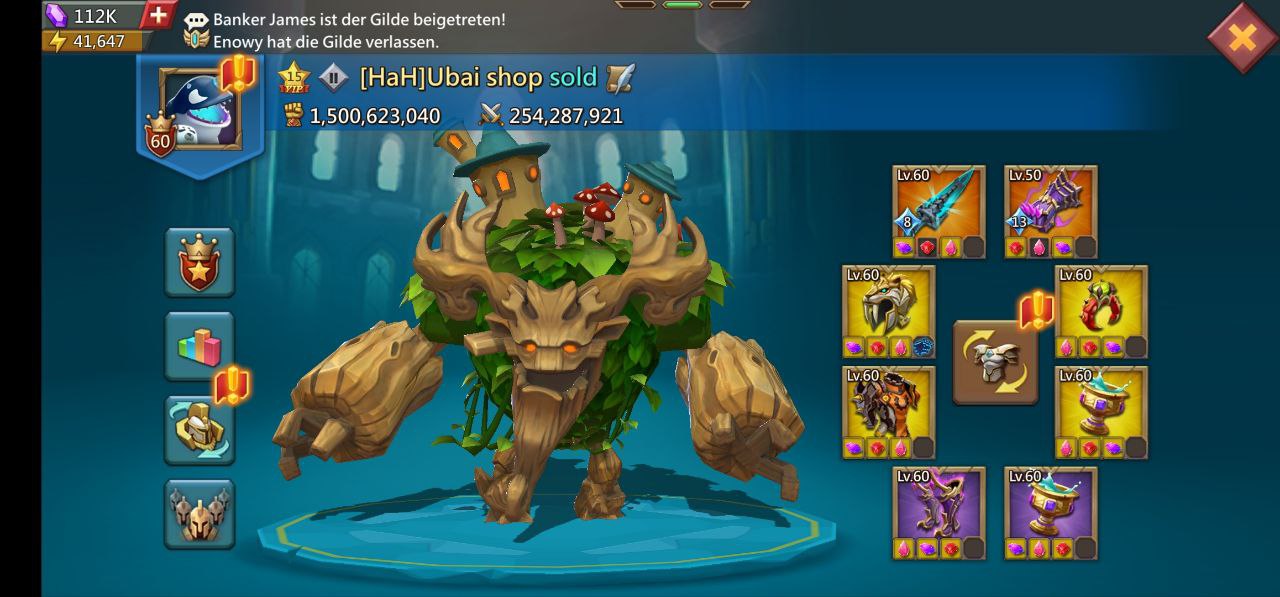Select the Lv.60 red claw accessory slot
This screenshot has height=597, width=1280.
pos(1101,311)
